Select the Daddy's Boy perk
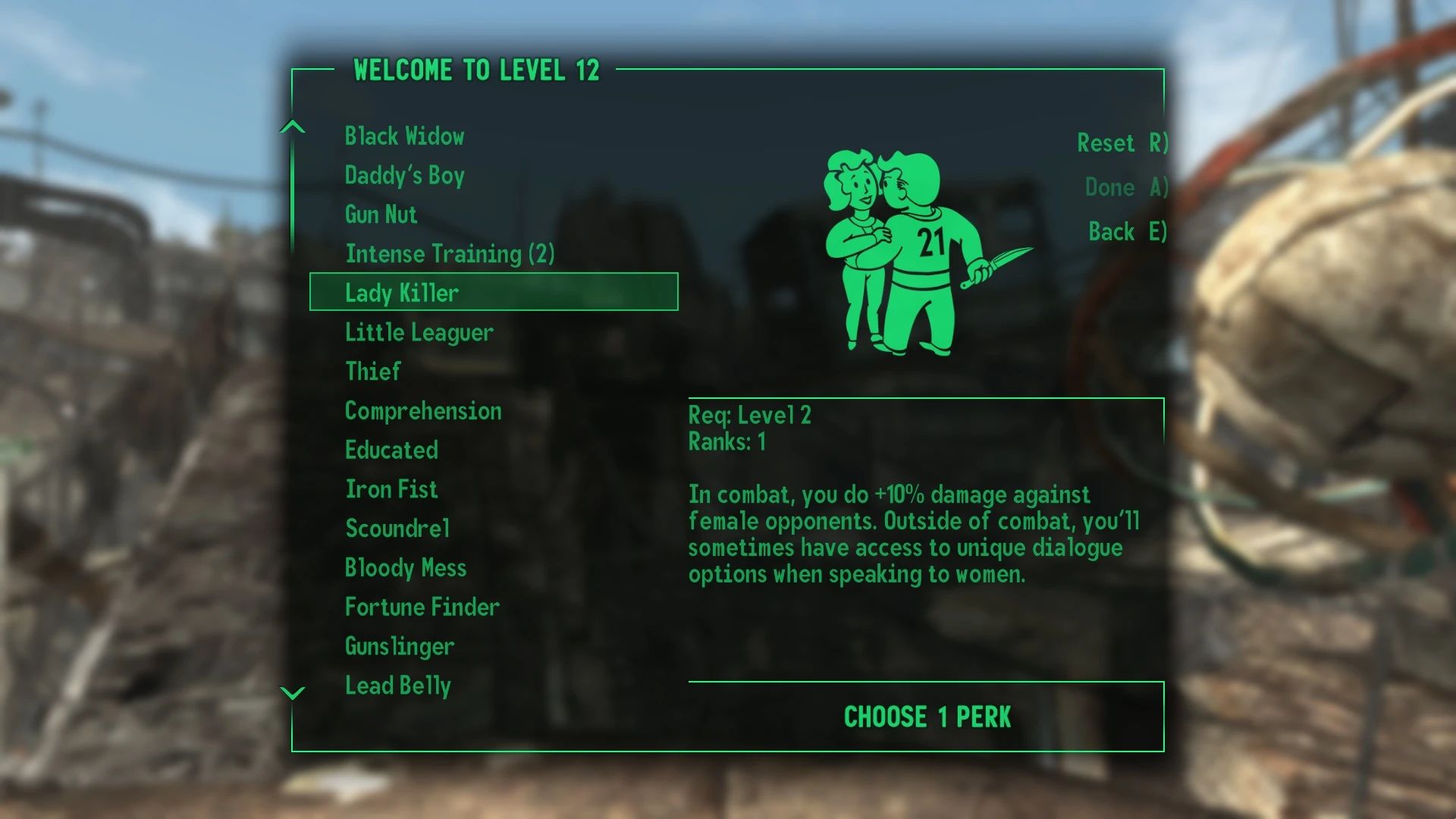The image size is (1456, 819). 403,176
